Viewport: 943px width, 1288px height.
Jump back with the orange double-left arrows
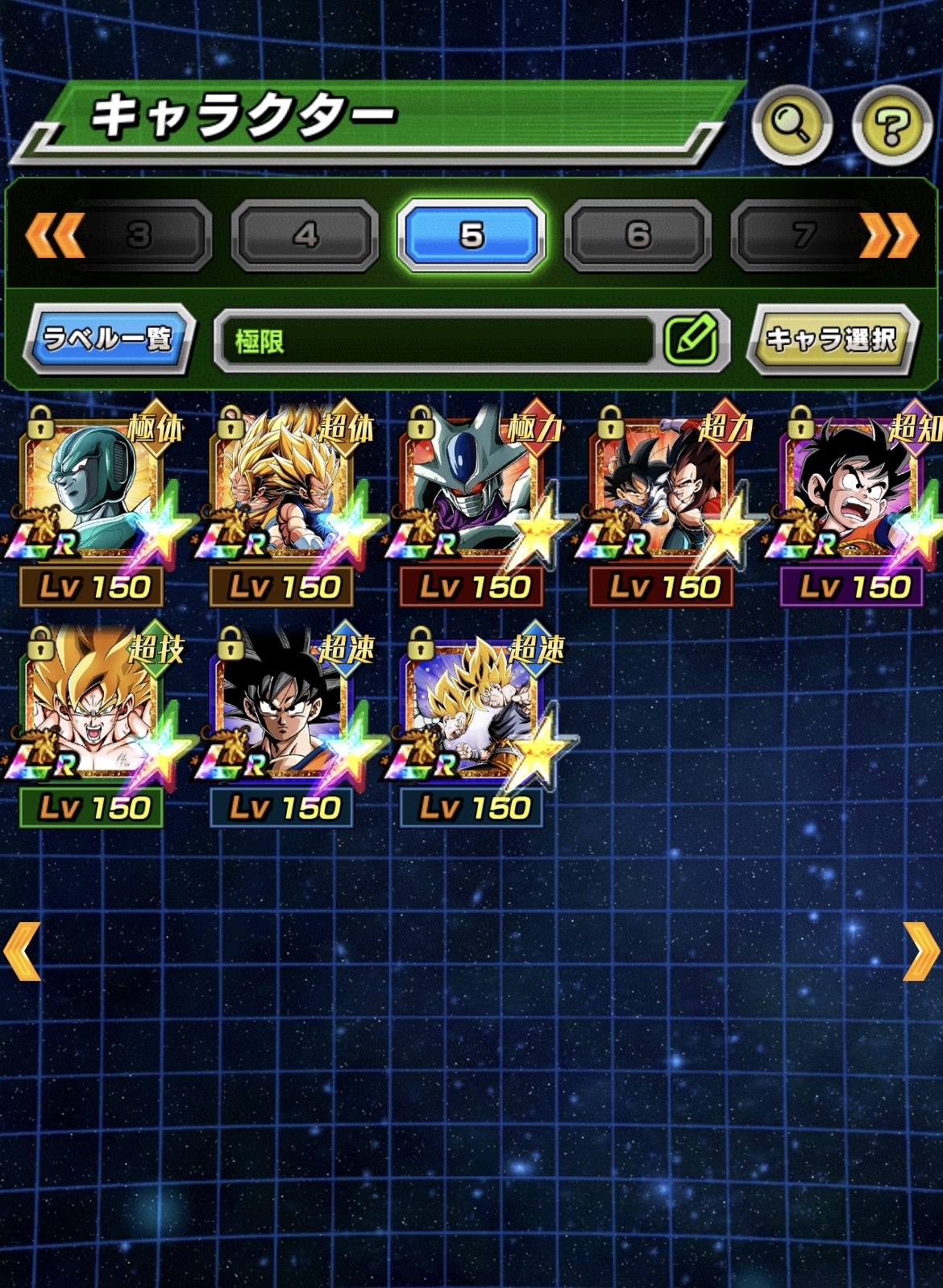[x=55, y=235]
